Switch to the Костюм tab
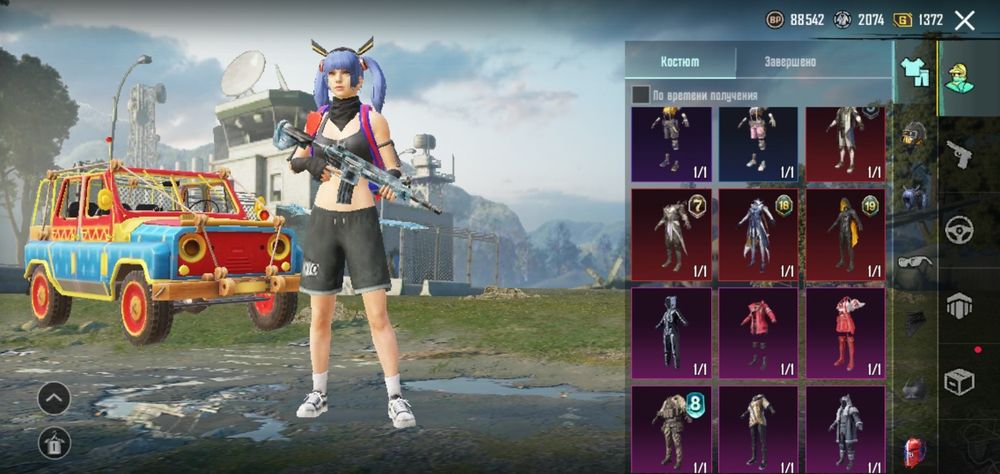The image size is (1000, 474). click(x=680, y=62)
